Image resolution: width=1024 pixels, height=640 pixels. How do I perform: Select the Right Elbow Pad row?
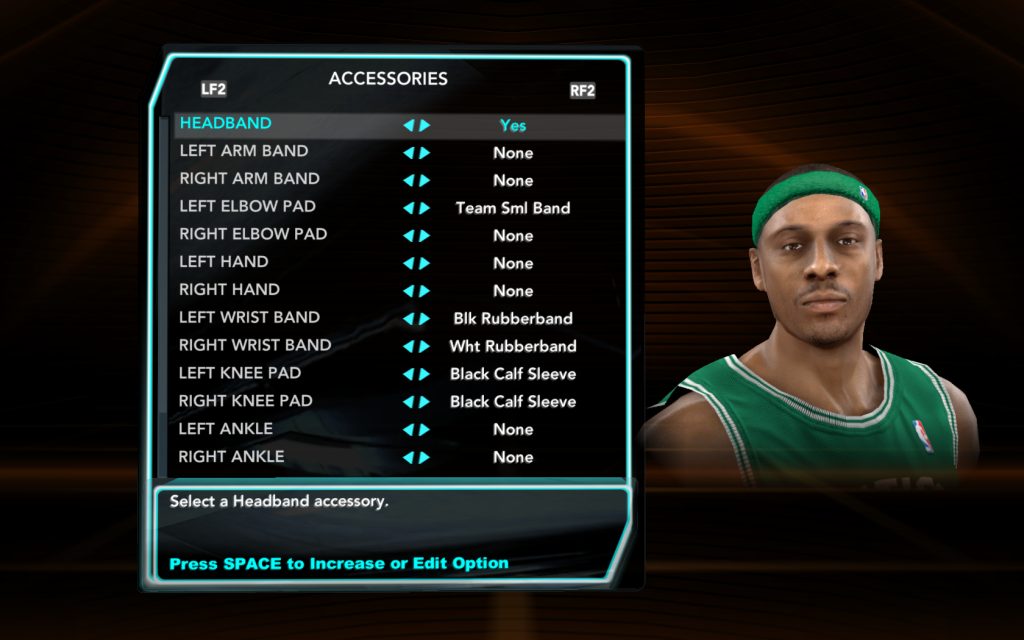tap(253, 234)
